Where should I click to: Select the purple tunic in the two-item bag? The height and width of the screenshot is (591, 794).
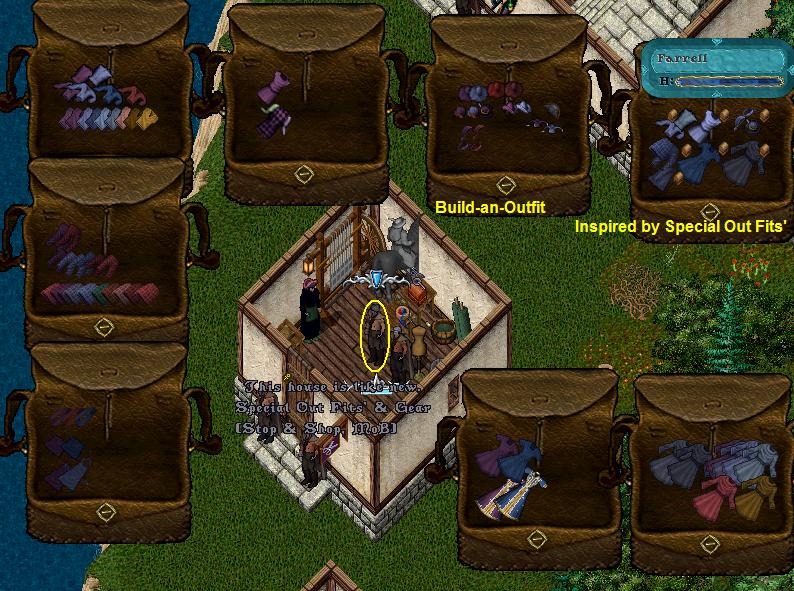[269, 90]
